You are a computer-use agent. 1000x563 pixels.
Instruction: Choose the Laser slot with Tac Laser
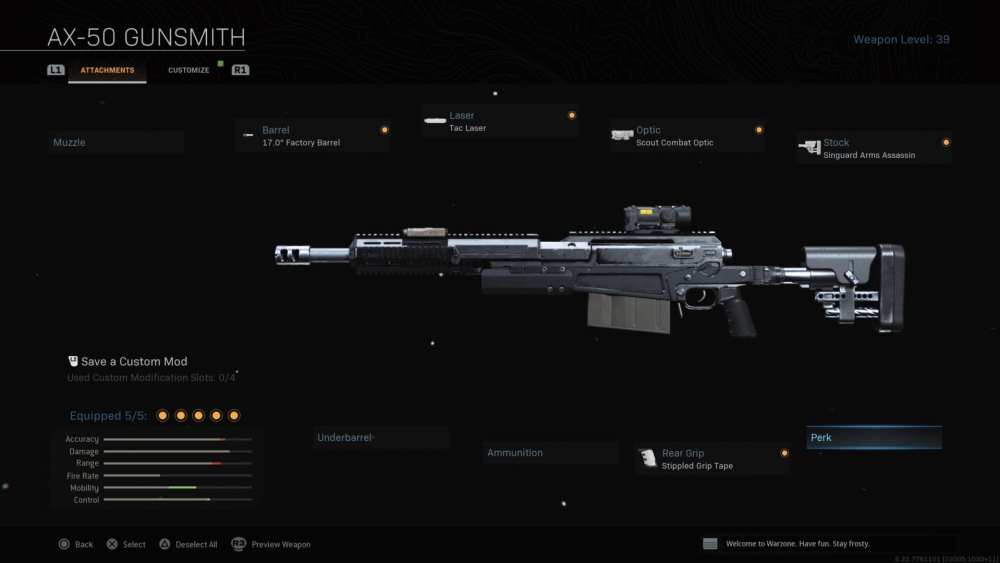click(500, 121)
